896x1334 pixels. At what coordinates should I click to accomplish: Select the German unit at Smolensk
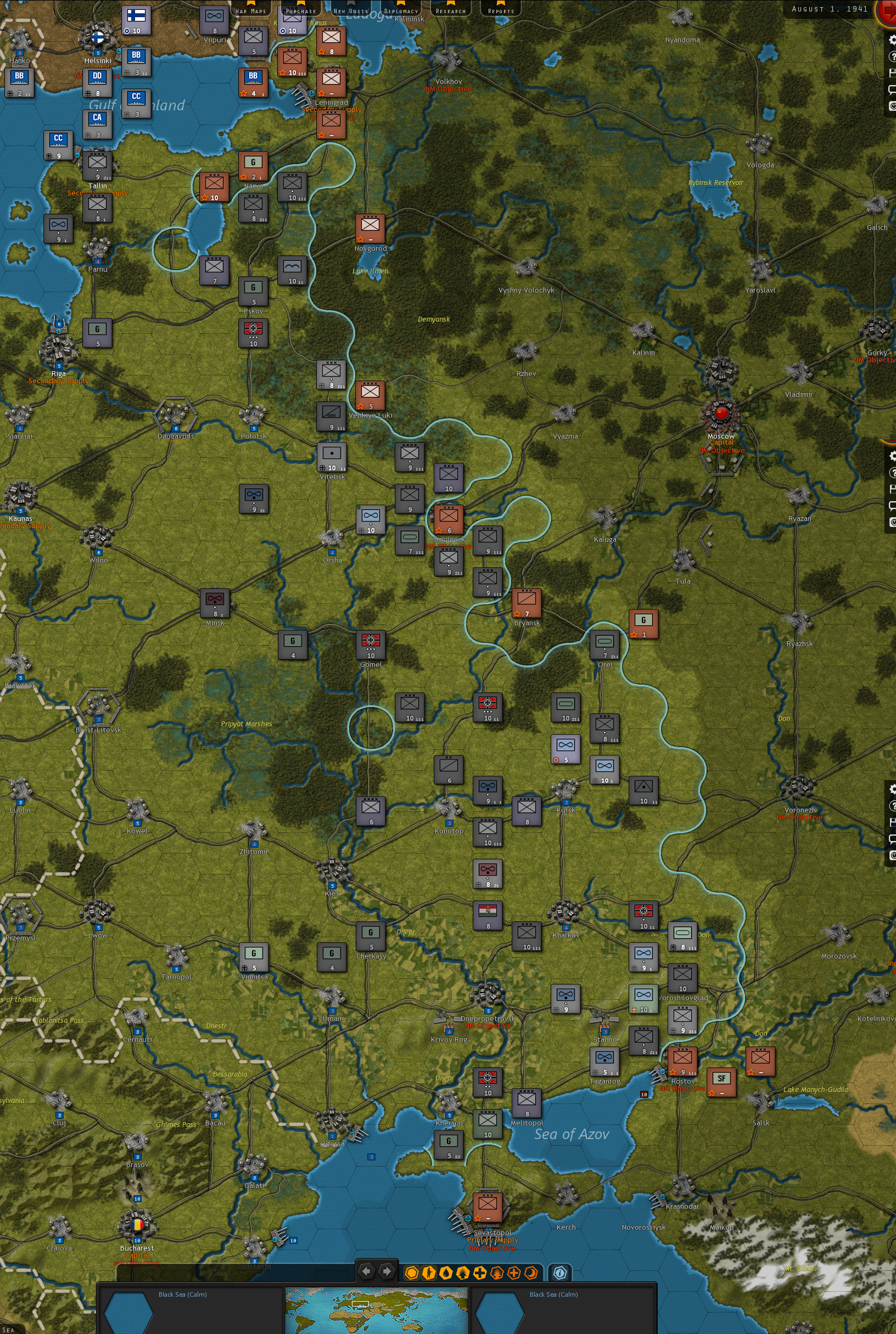tap(449, 519)
